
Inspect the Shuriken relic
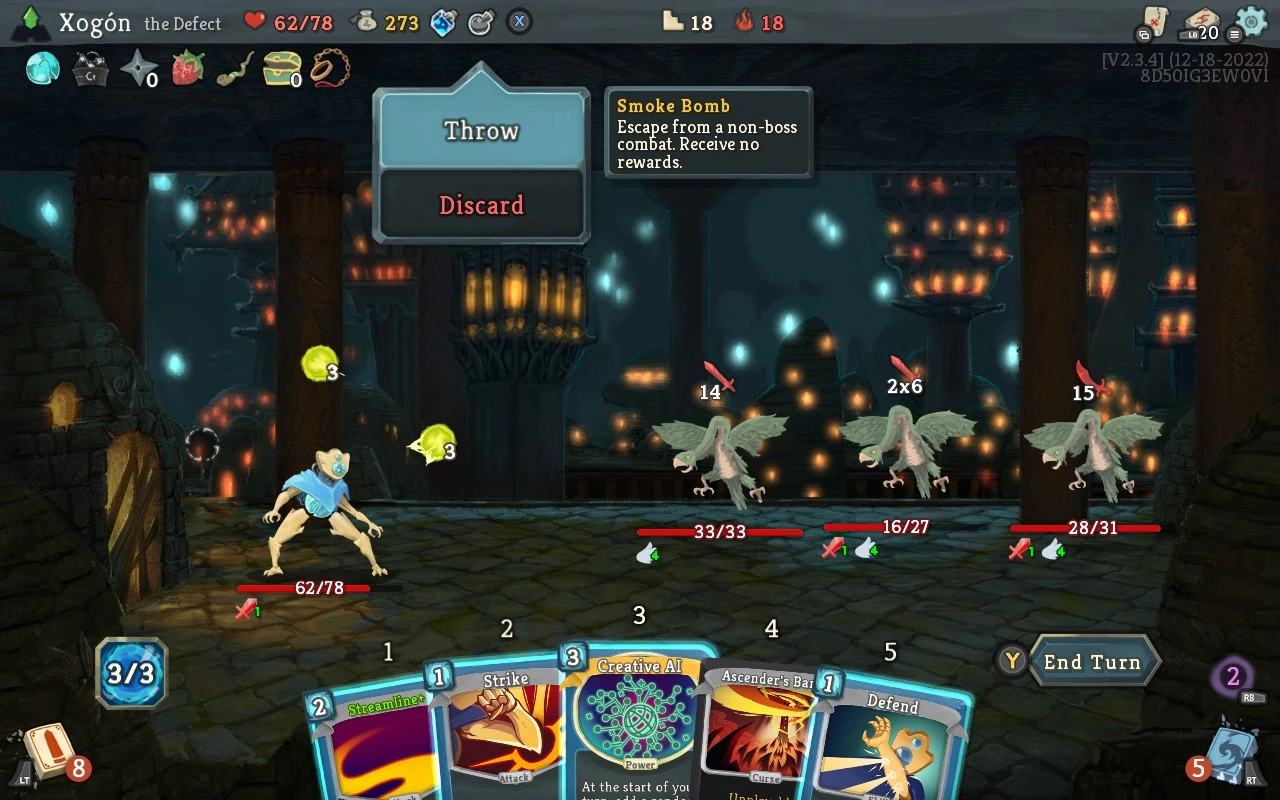pos(138,69)
